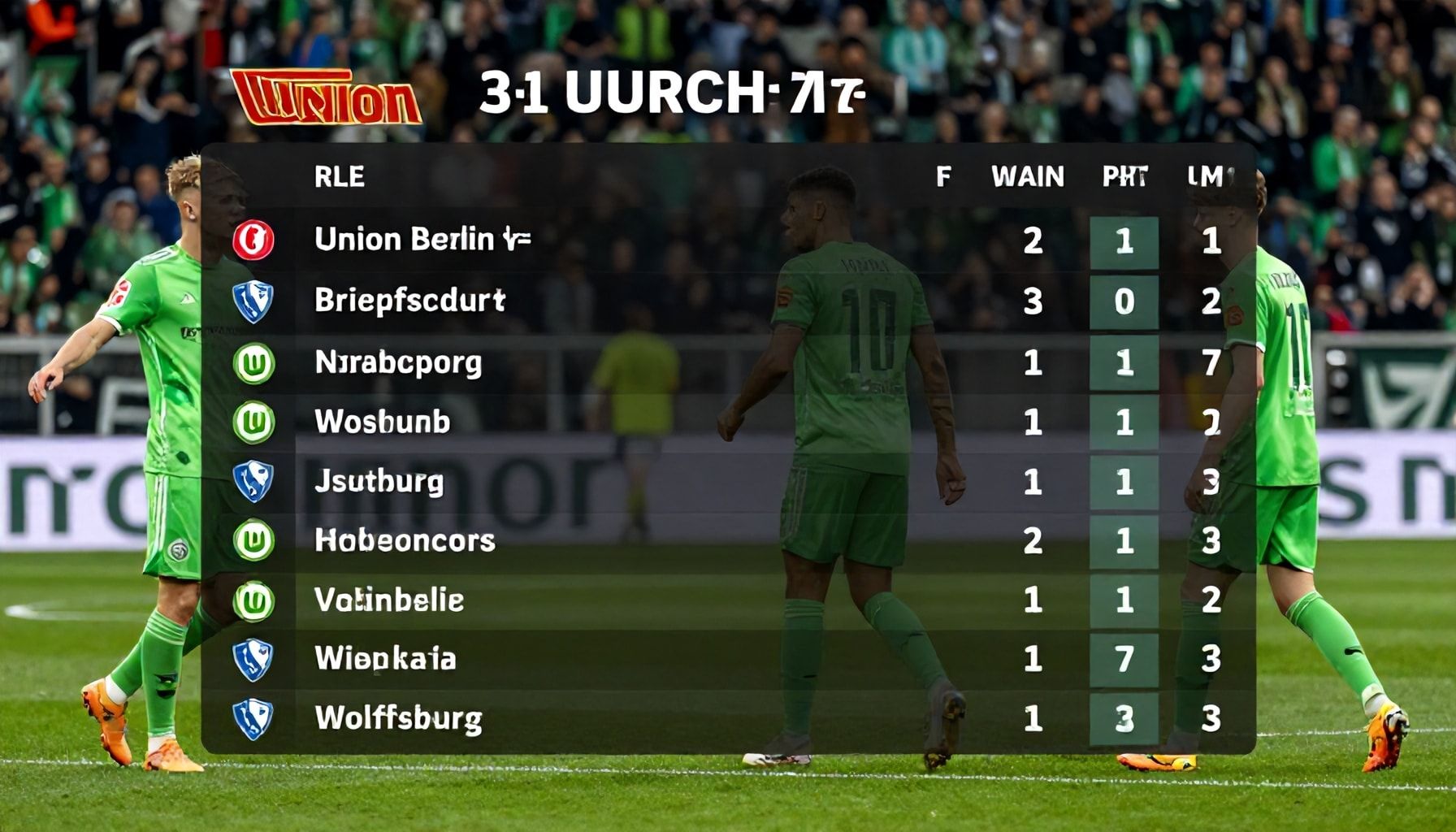Choose the Briepfscdurt team row
This screenshot has width=1456, height=832.
409,301
